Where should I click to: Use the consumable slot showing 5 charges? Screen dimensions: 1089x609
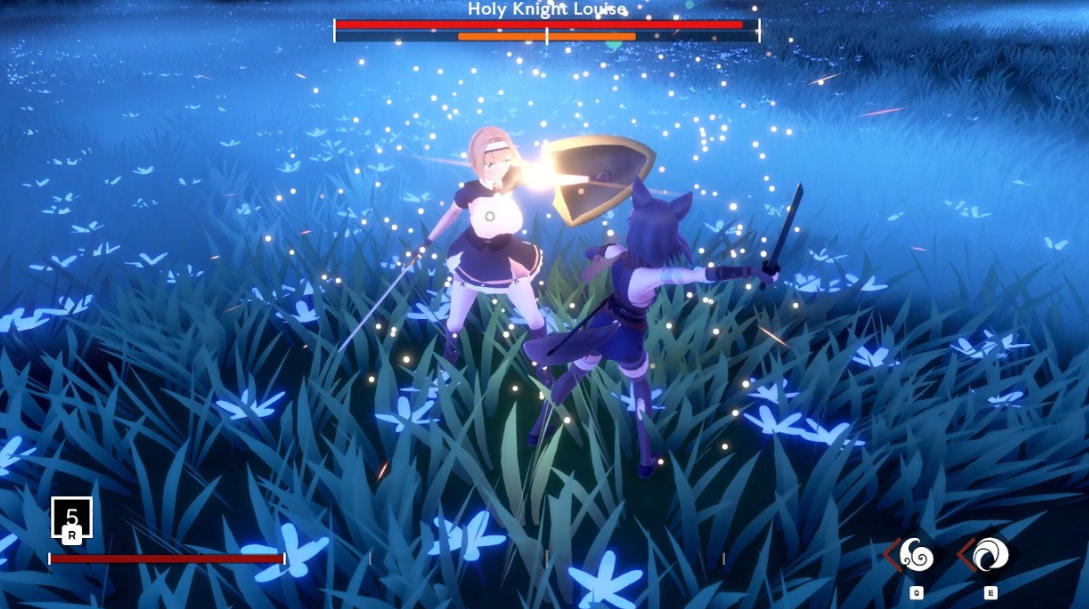72,518
